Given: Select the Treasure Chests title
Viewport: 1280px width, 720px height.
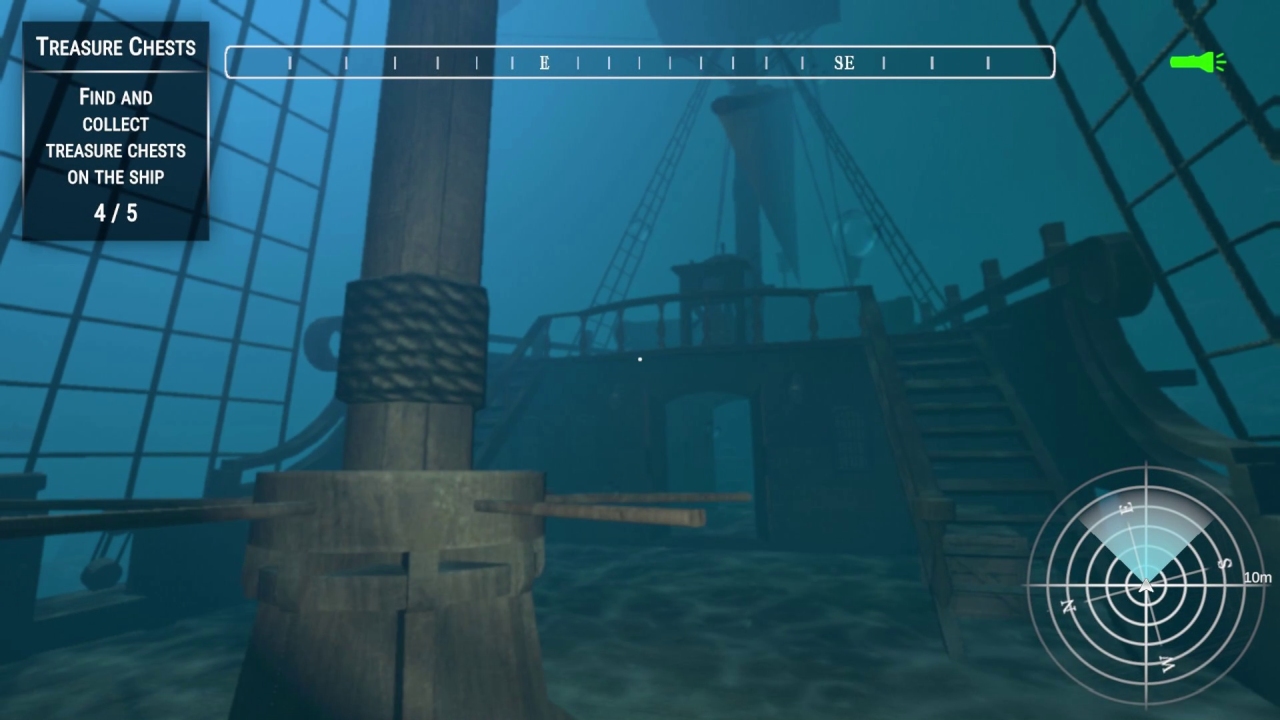Looking at the screenshot, I should 115,47.
